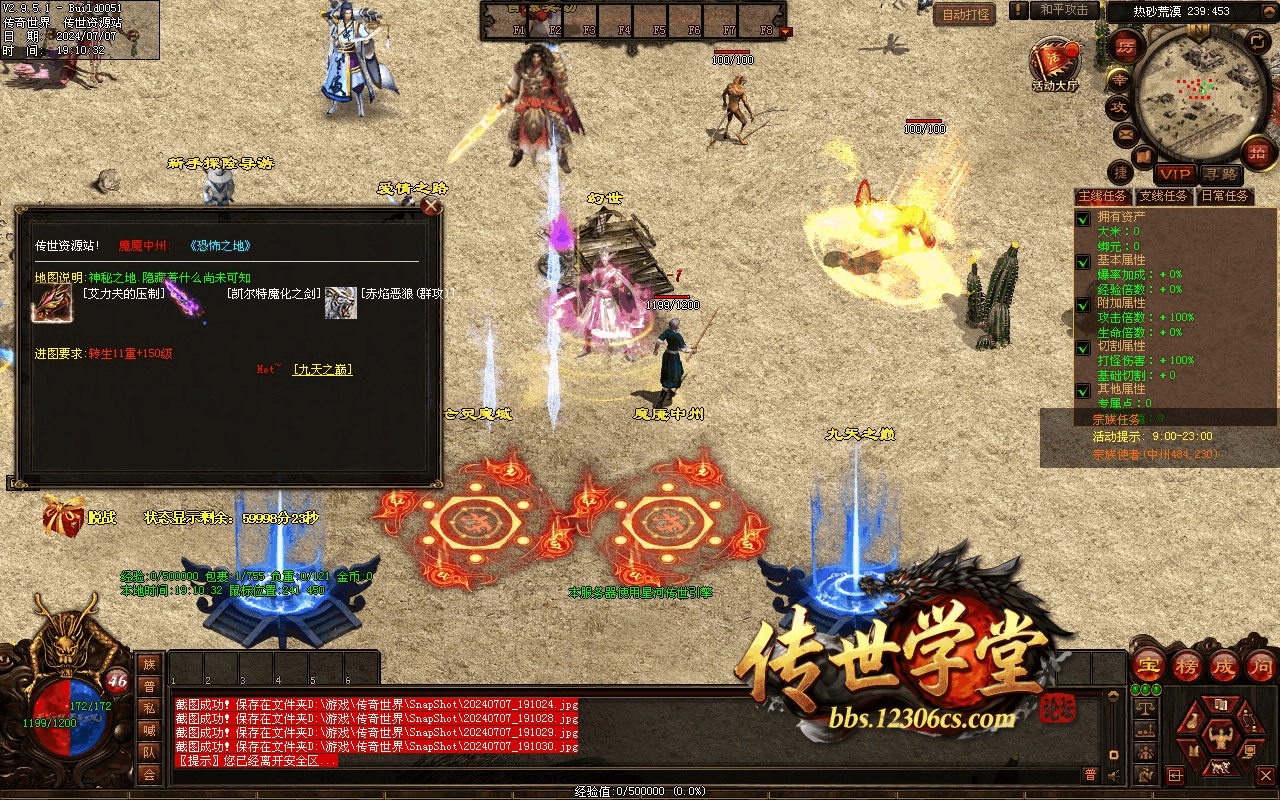Screen dimensions: 1280x800
Task: Show the 榜 rankings button
Action: click(x=1187, y=665)
